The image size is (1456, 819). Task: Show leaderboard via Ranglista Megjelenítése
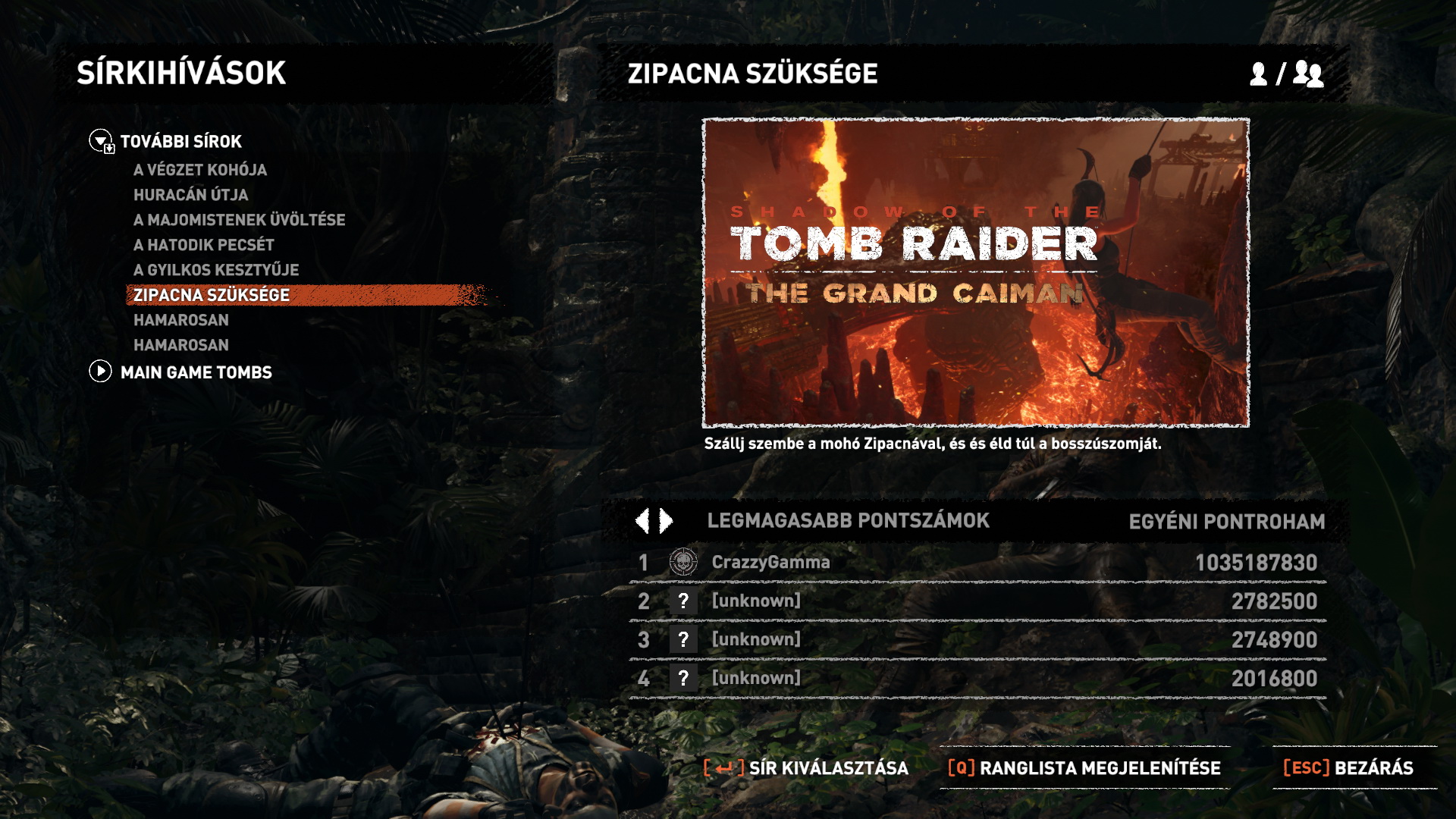tap(1084, 768)
